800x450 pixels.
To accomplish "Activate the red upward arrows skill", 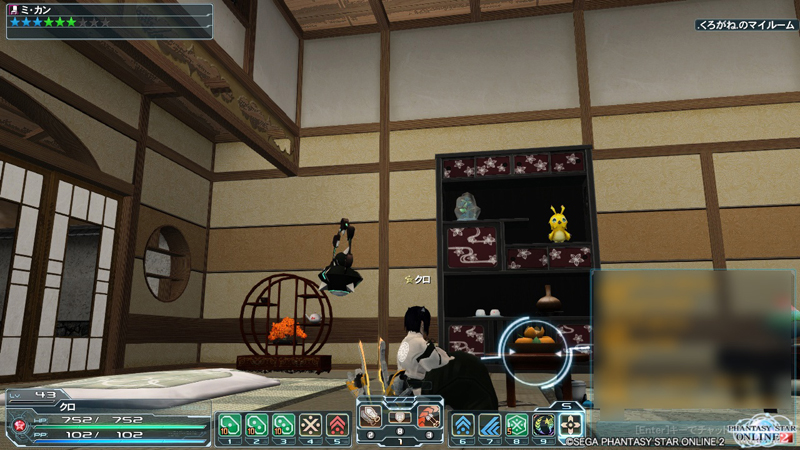I will pos(338,424).
